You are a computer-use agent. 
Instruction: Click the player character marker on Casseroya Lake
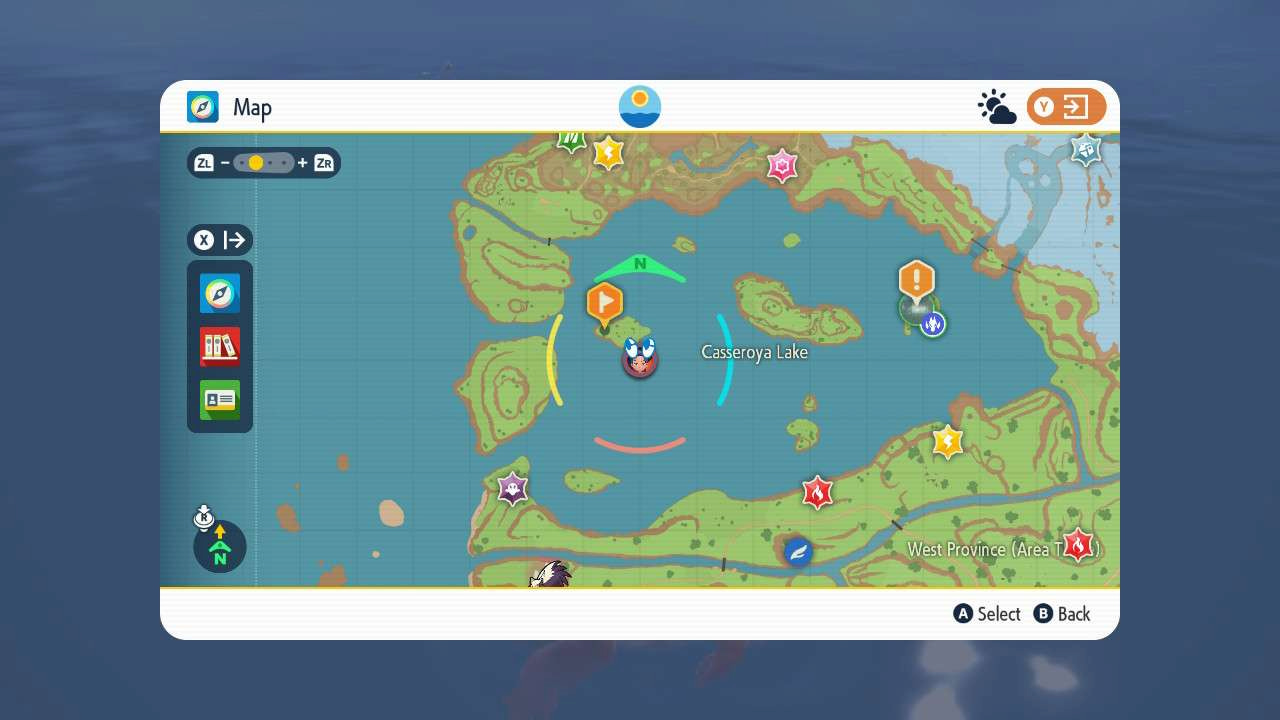(639, 358)
